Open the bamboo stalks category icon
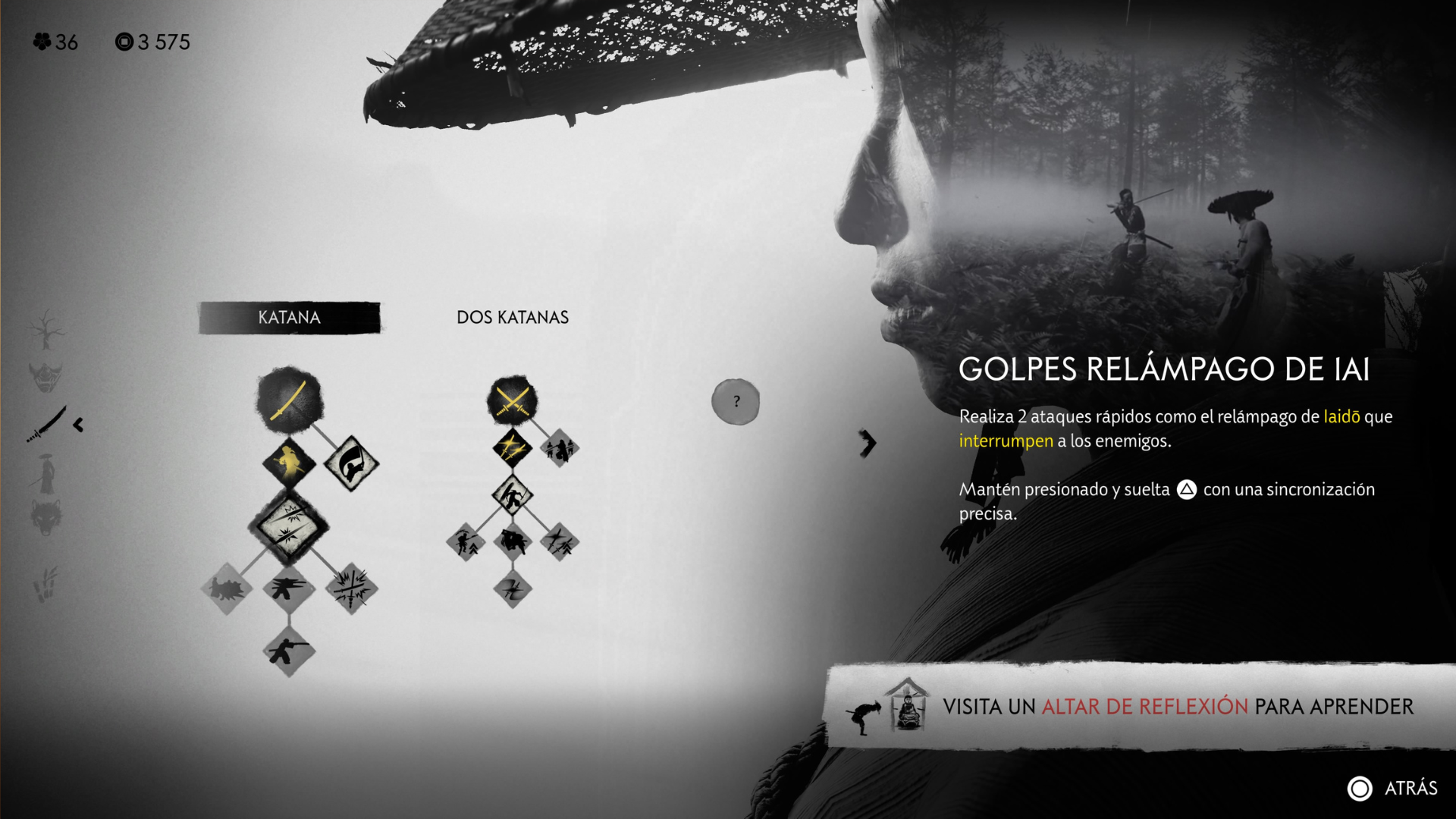 [x=45, y=585]
